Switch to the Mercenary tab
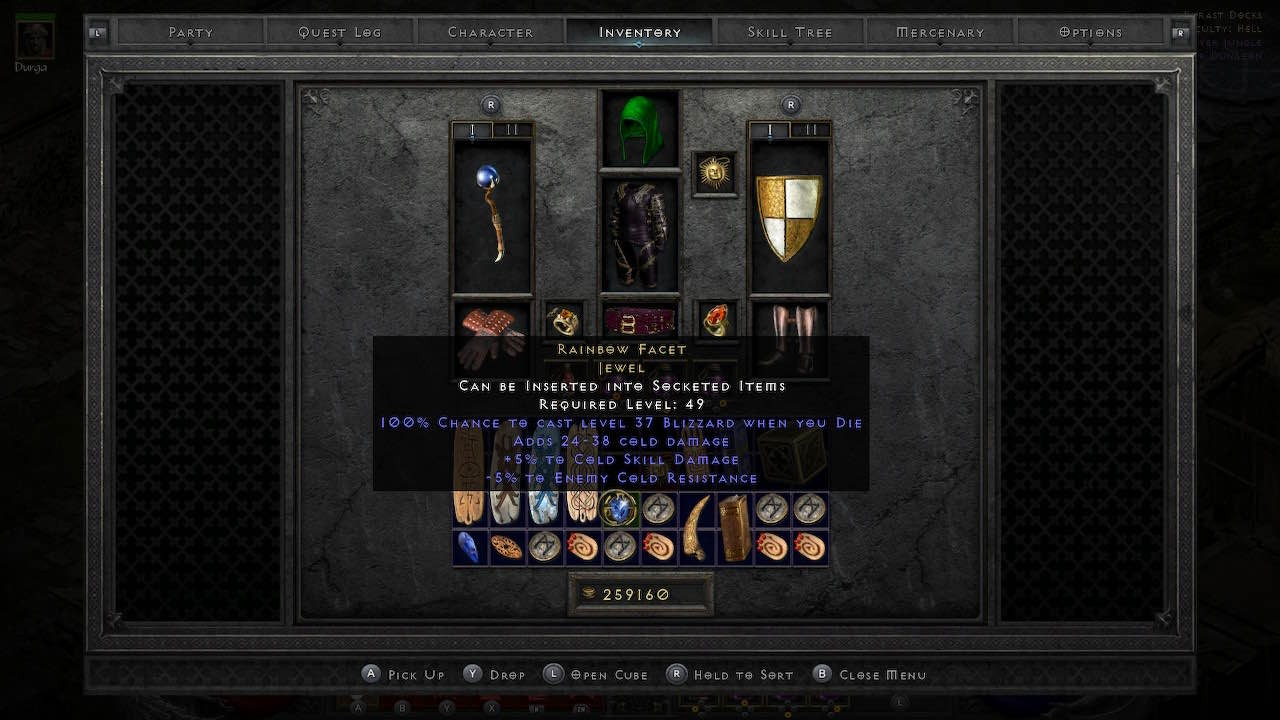The width and height of the screenshot is (1280, 720). click(x=938, y=31)
